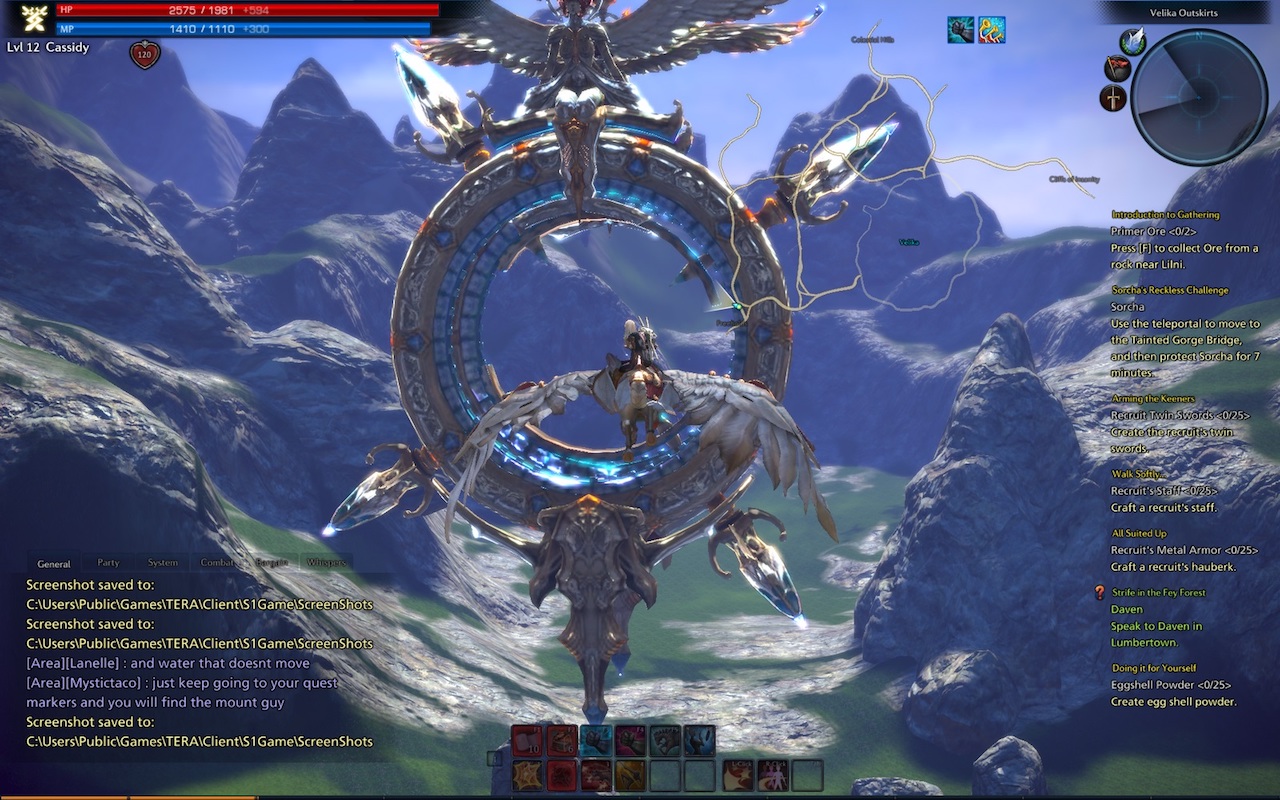Select the Combat chat tab
The width and height of the screenshot is (1280, 800).
point(217,563)
